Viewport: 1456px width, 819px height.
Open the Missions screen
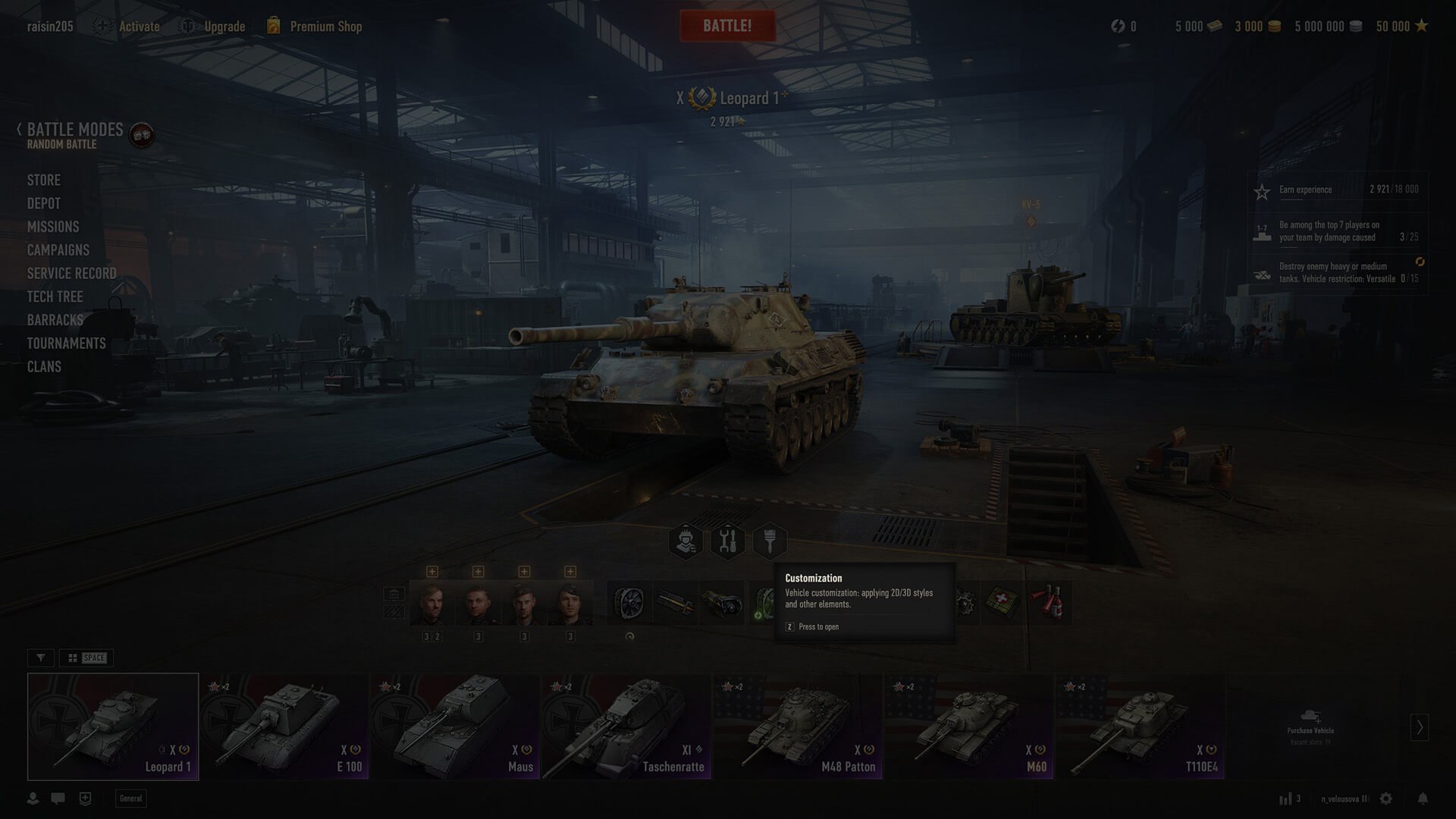click(53, 227)
